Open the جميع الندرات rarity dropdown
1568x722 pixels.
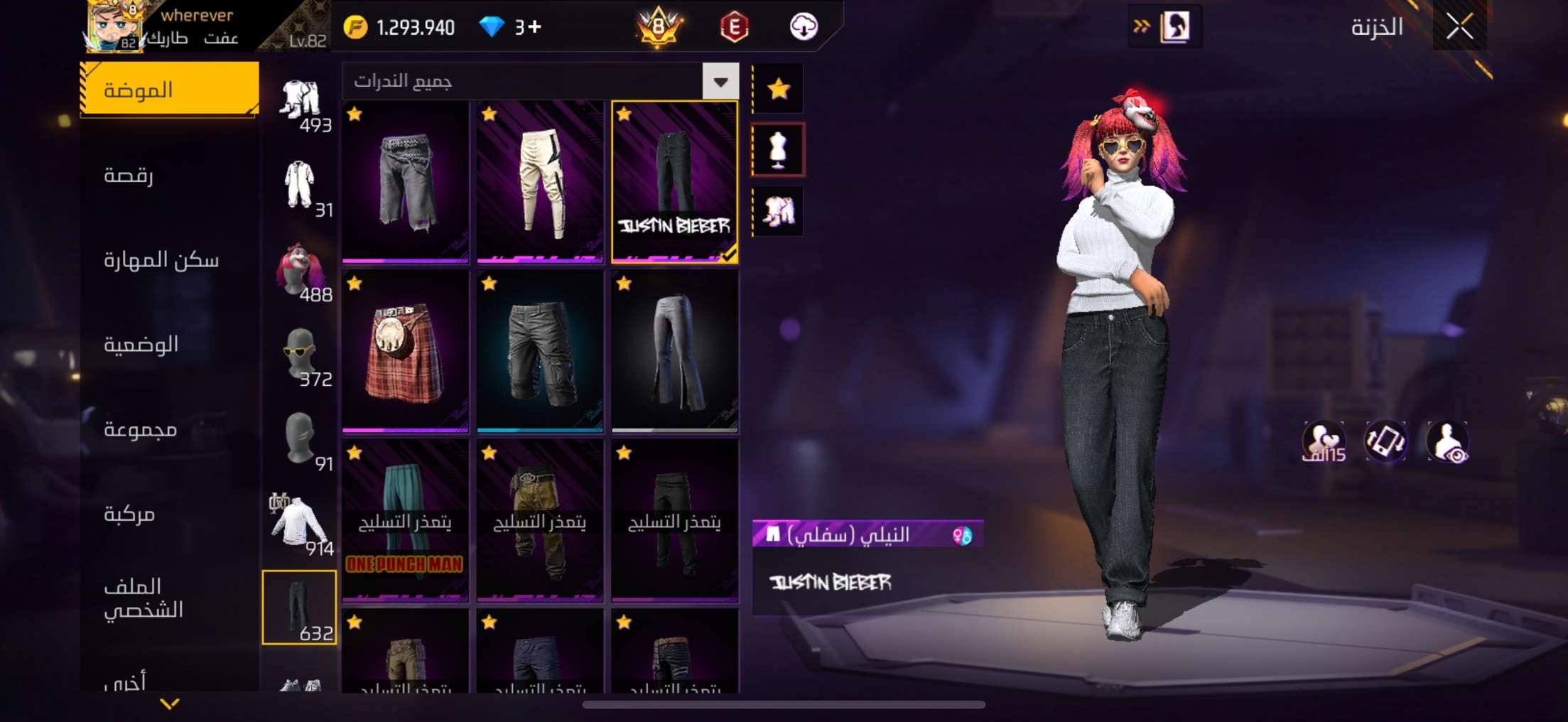[x=720, y=82]
